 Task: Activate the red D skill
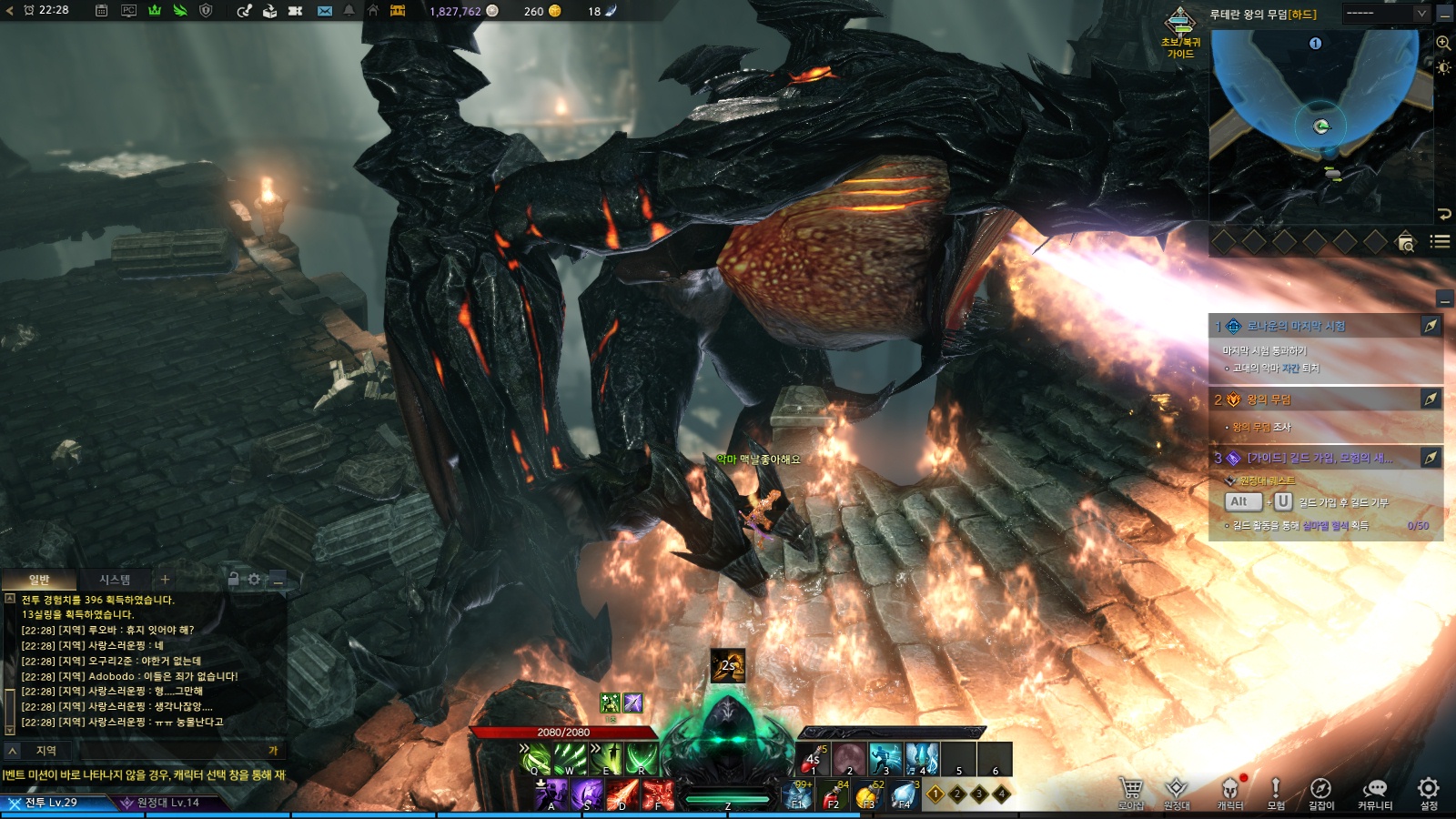pos(622,794)
